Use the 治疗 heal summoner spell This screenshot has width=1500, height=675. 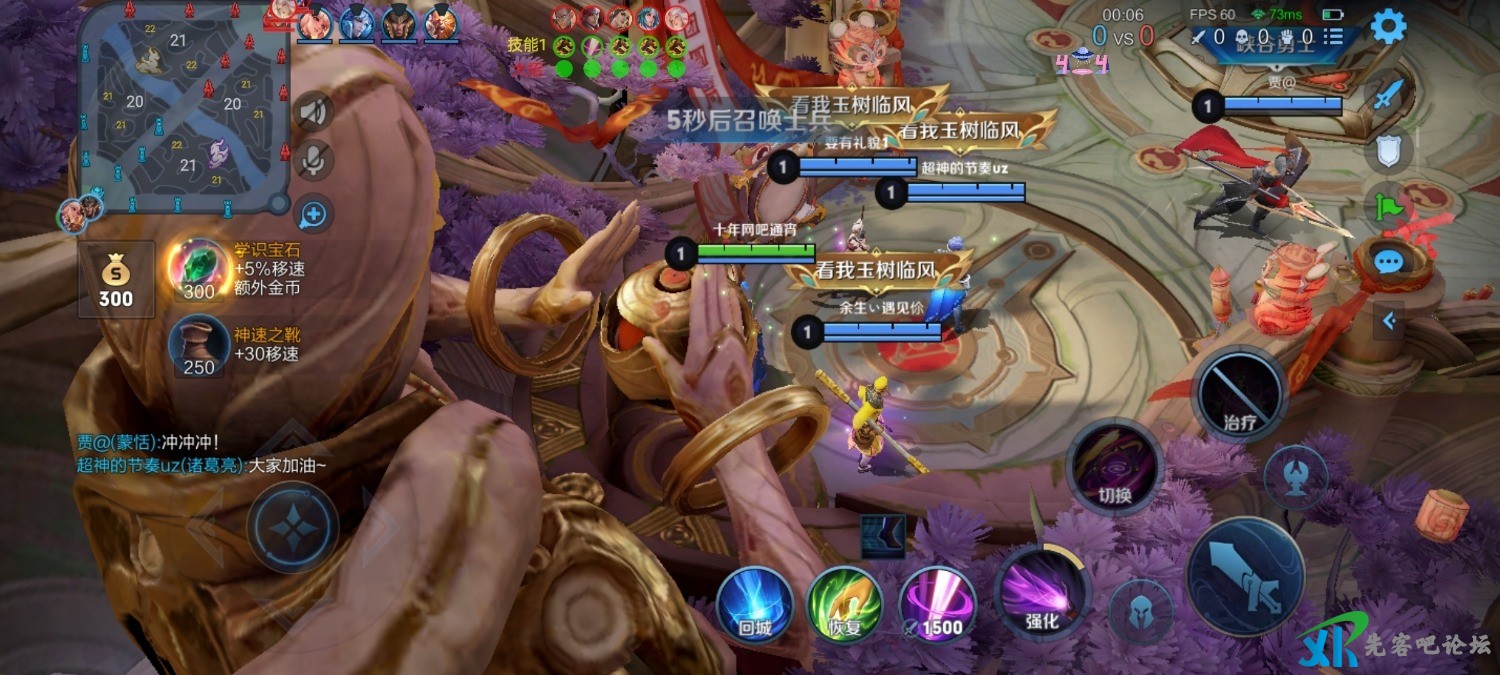pos(1240,393)
